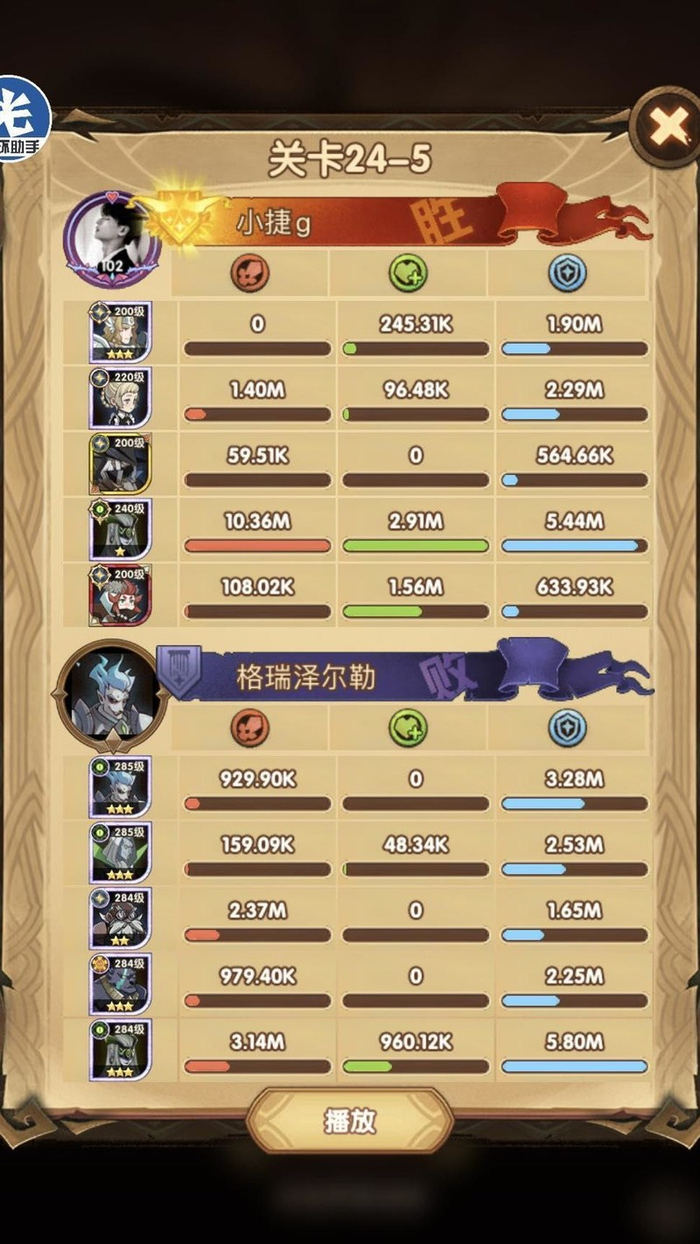Select the level 240 hero portrait
Viewport: 700px width, 1244px height.
(x=120, y=529)
